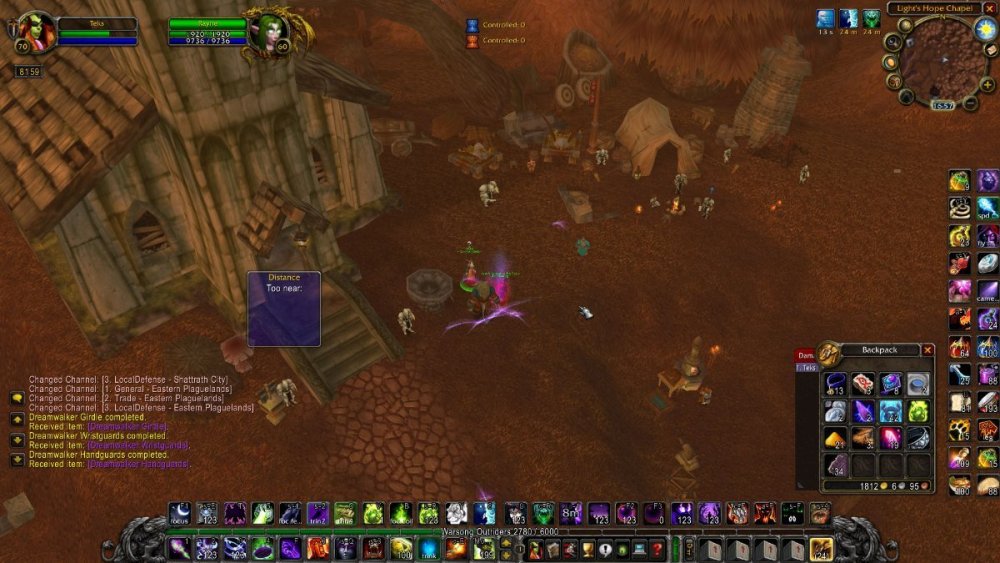Select the blue collar item in Backpack
The width and height of the screenshot is (1000, 563).
click(835, 383)
